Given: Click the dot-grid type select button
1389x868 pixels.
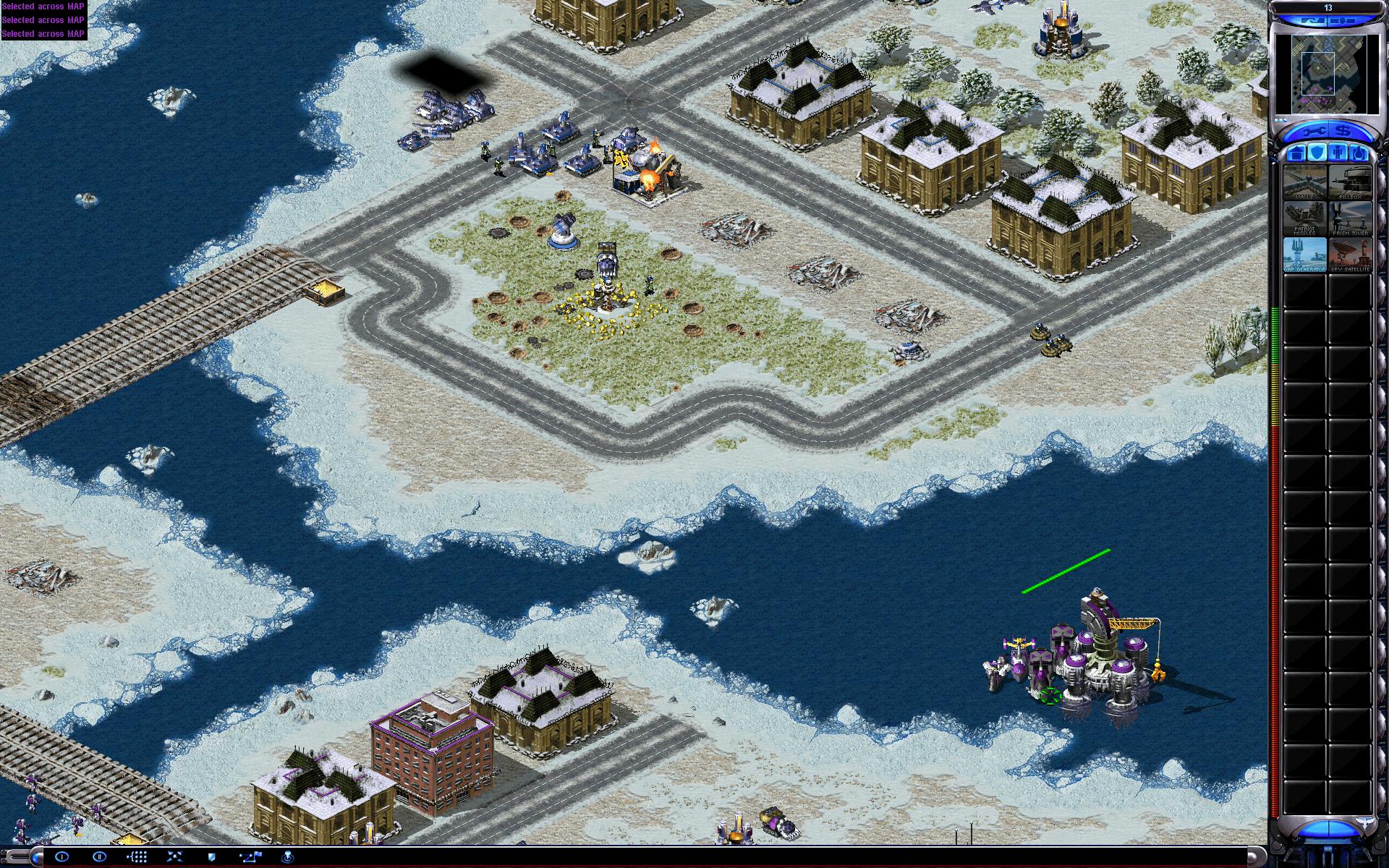Looking at the screenshot, I should click(137, 857).
